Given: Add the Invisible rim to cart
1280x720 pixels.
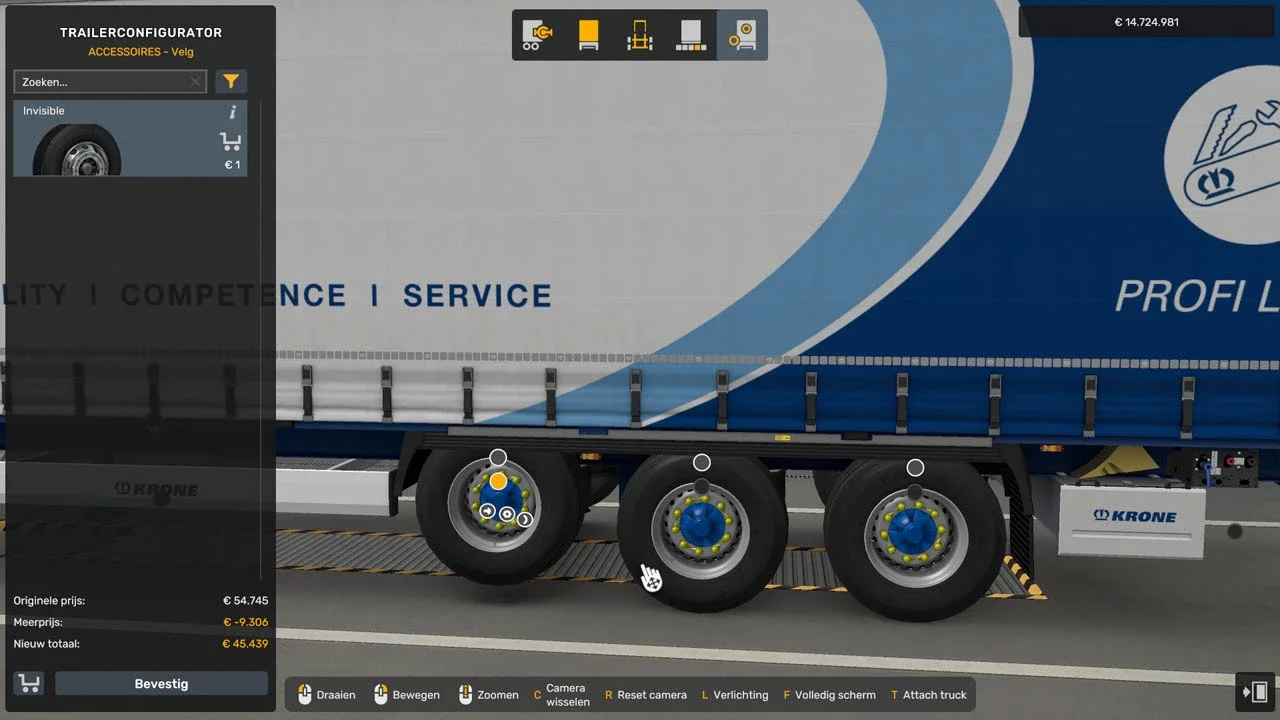Looking at the screenshot, I should tap(231, 142).
